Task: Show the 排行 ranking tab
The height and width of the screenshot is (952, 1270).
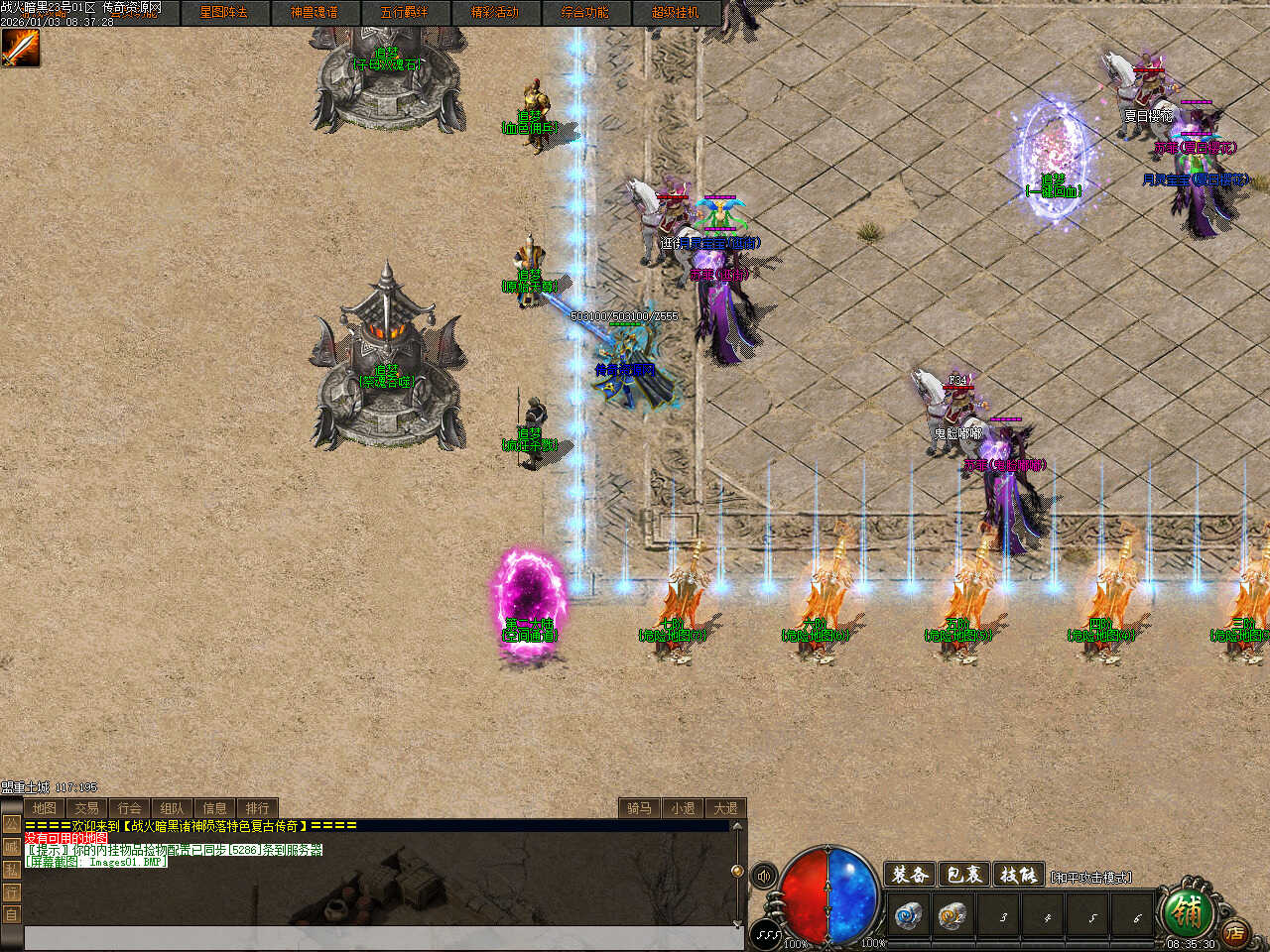Action: tap(257, 808)
